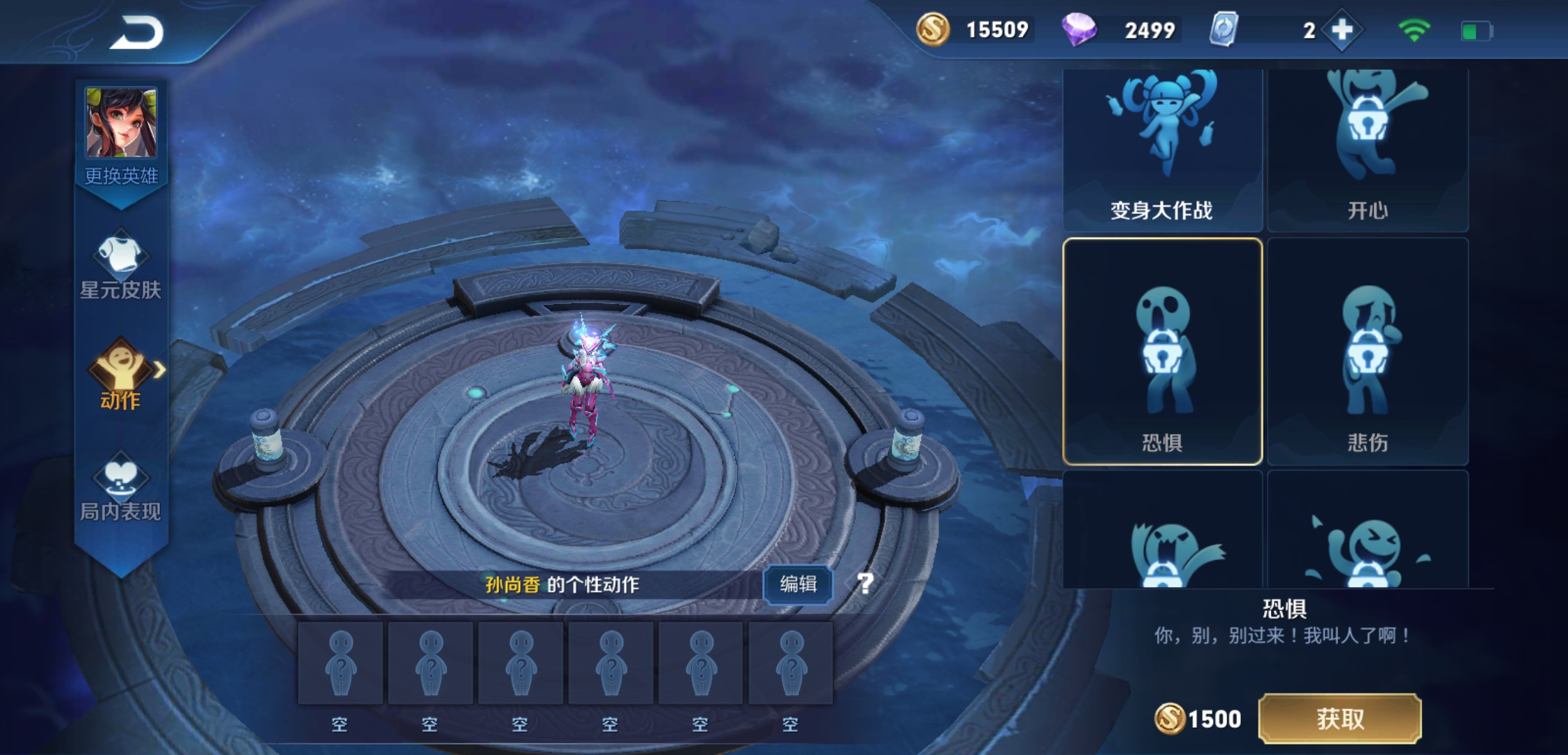The width and height of the screenshot is (1568, 755).
Task: Pick the 恐惧 emote tile
Action: pos(1162,352)
